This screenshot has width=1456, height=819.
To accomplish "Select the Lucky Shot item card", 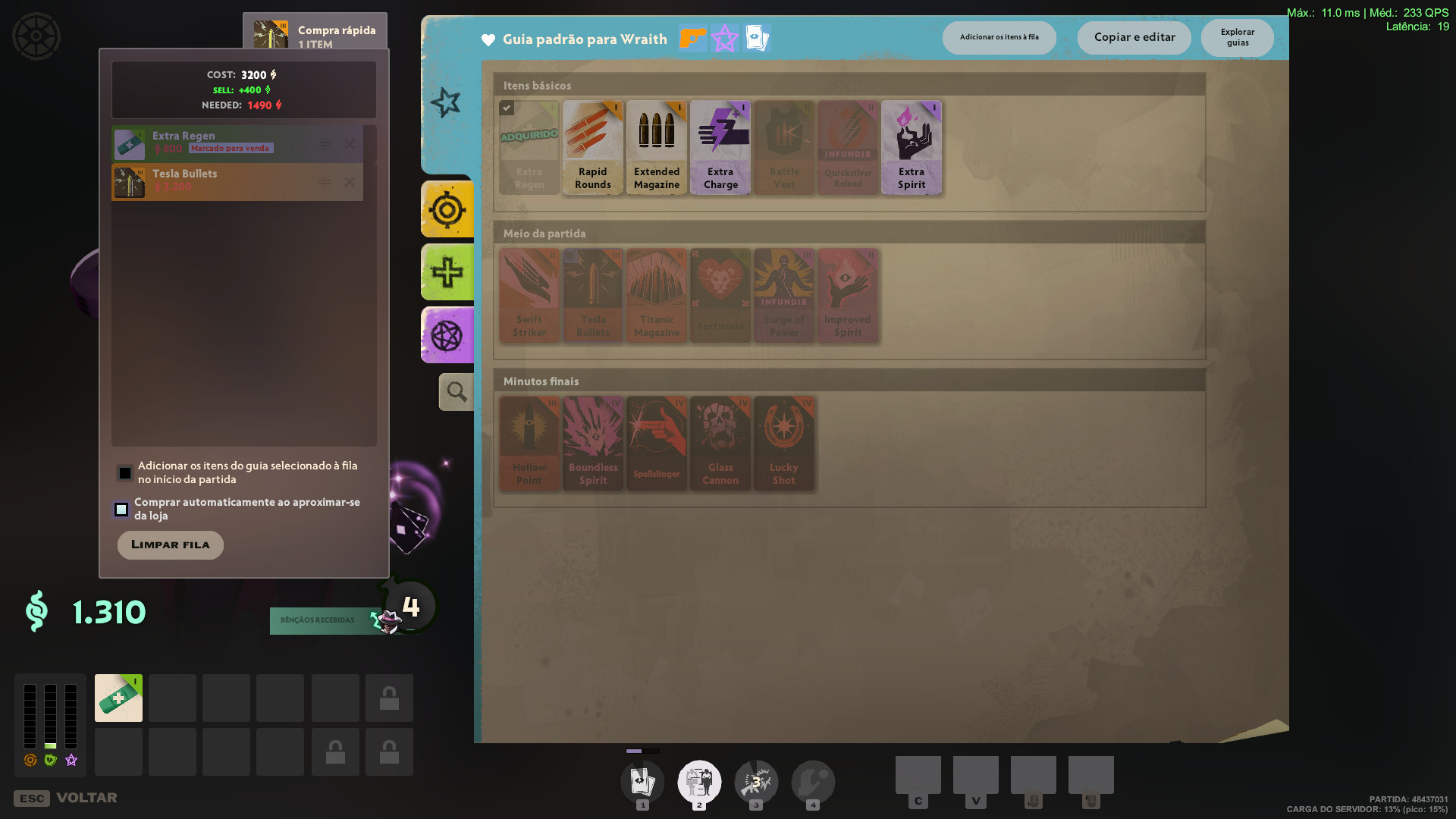I will (784, 444).
